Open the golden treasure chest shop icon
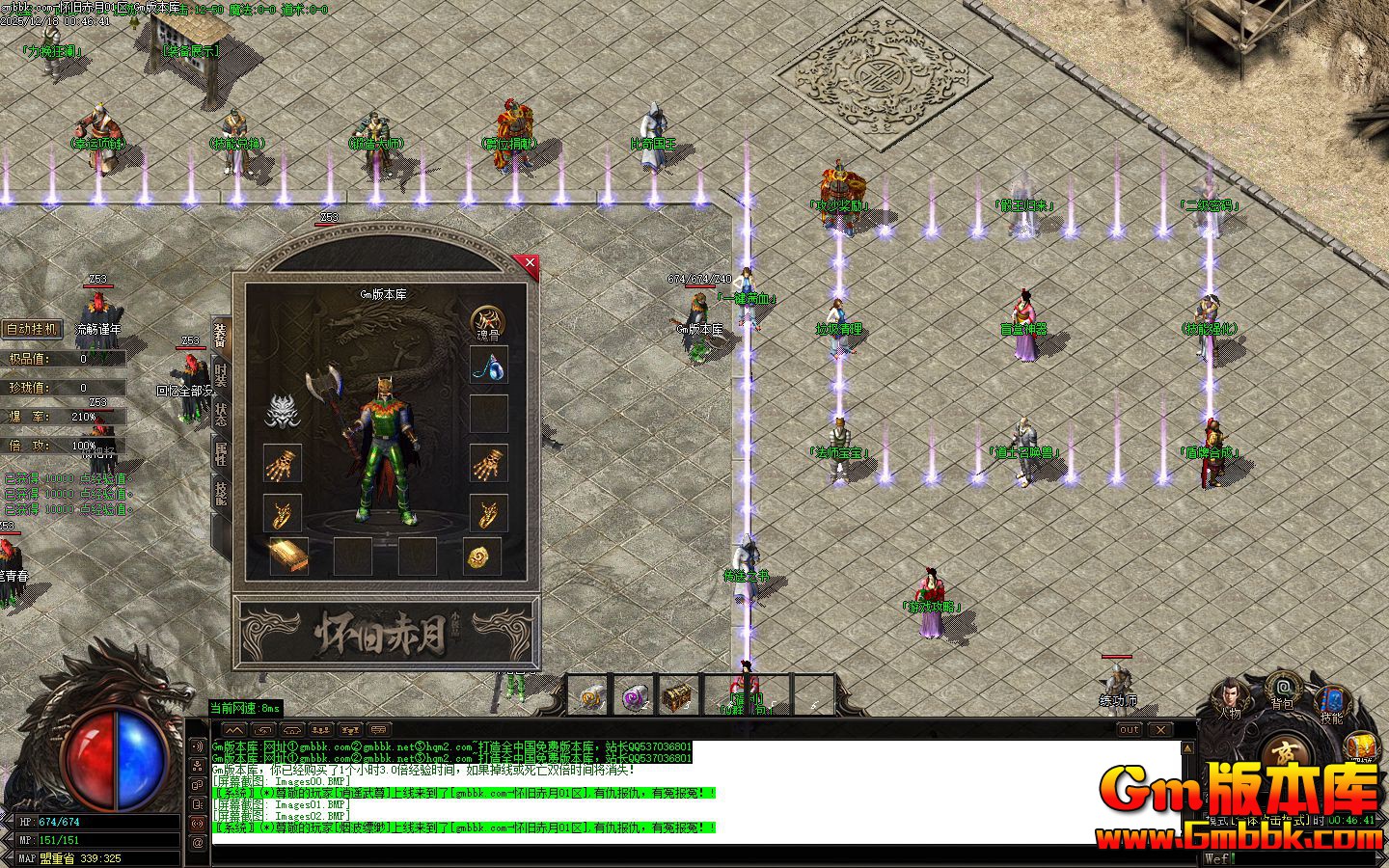Screen dimensions: 1389x868 pos(1362,747)
